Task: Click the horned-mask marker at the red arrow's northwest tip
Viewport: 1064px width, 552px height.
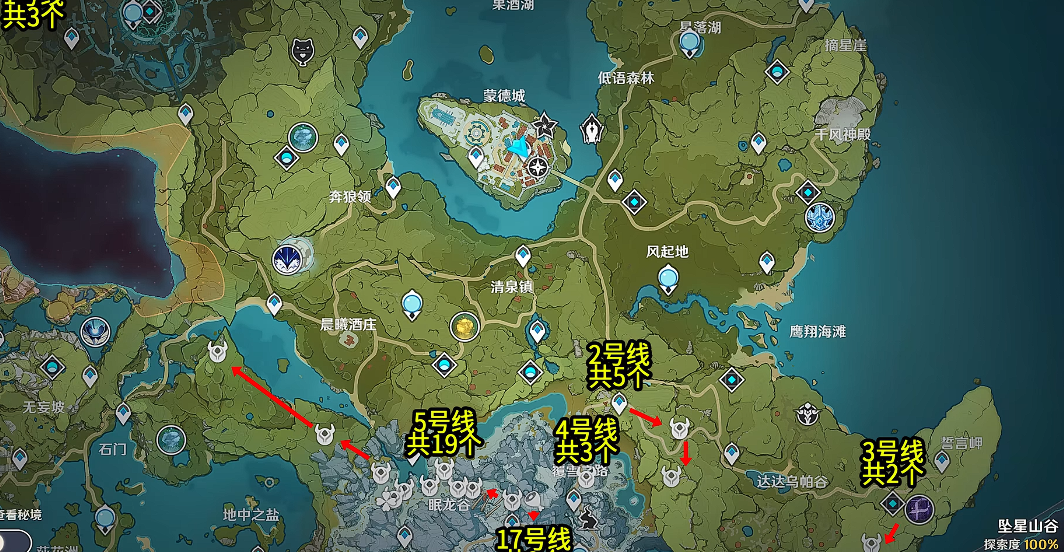Action: click(218, 352)
